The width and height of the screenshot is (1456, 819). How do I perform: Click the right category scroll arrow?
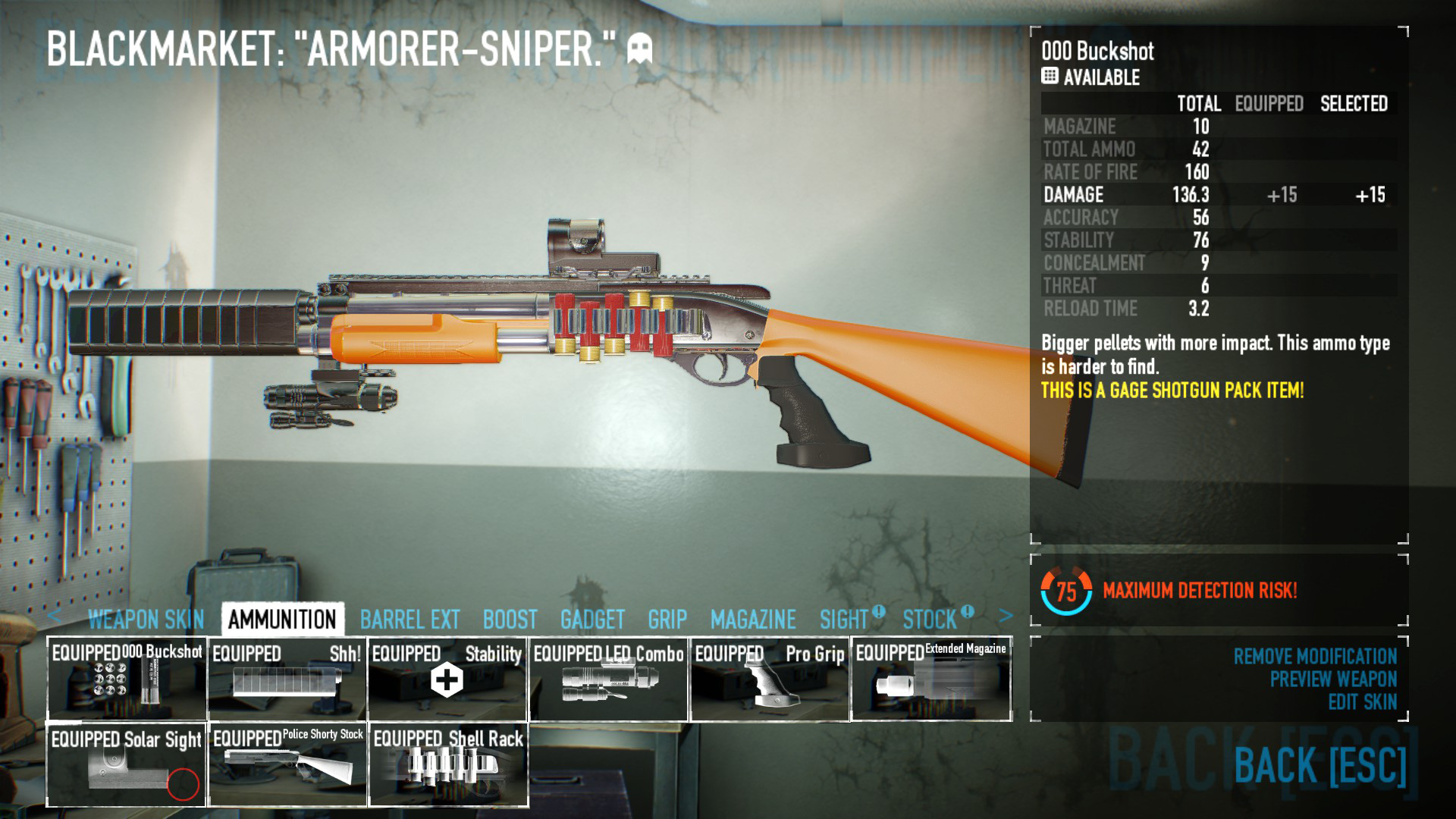tap(1006, 616)
